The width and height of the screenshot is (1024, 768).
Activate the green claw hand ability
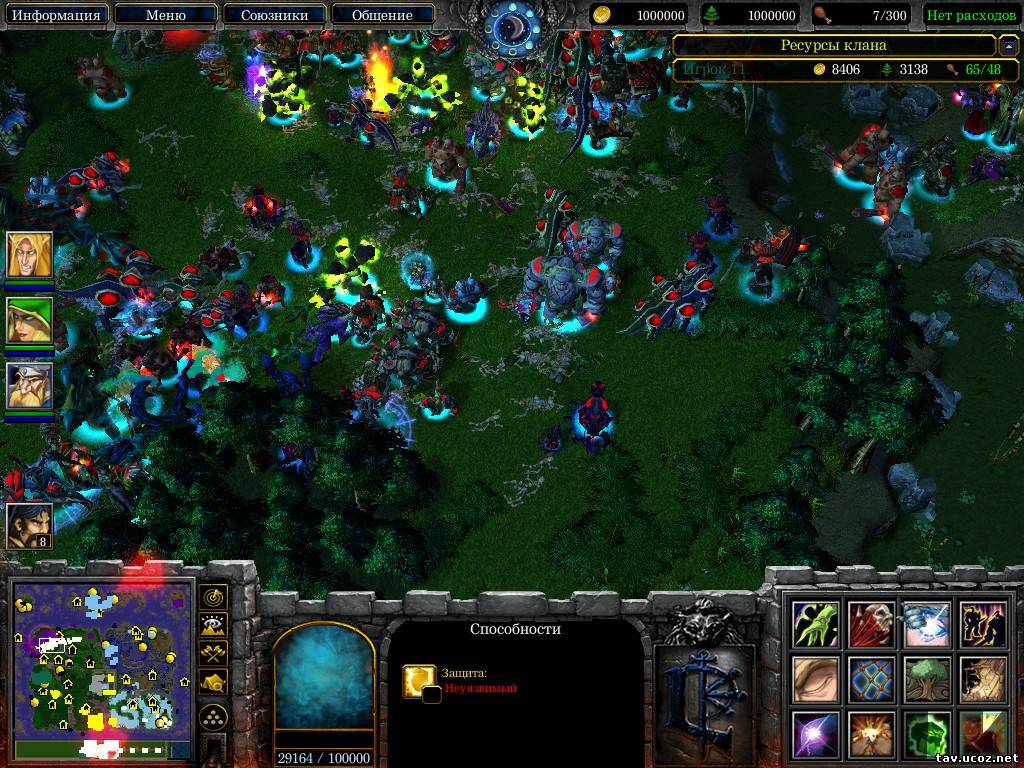pos(816,624)
